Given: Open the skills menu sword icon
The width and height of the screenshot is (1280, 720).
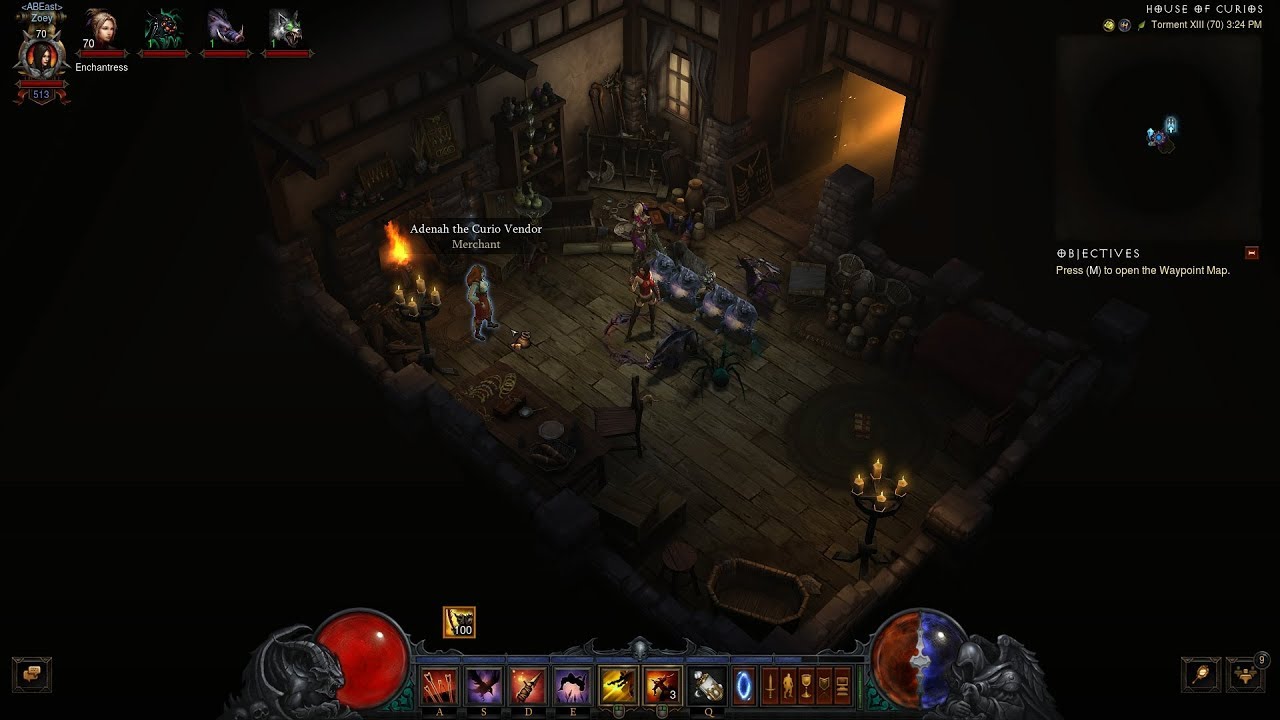Looking at the screenshot, I should click(x=771, y=687).
